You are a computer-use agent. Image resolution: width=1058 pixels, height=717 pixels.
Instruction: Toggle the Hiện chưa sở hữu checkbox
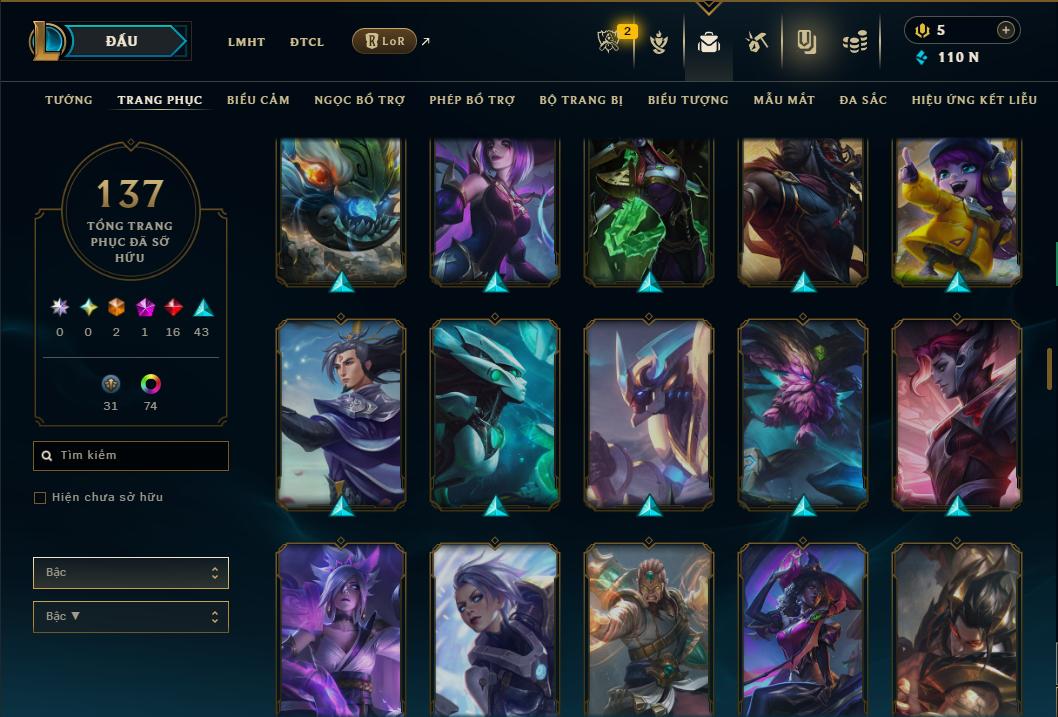(x=40, y=498)
